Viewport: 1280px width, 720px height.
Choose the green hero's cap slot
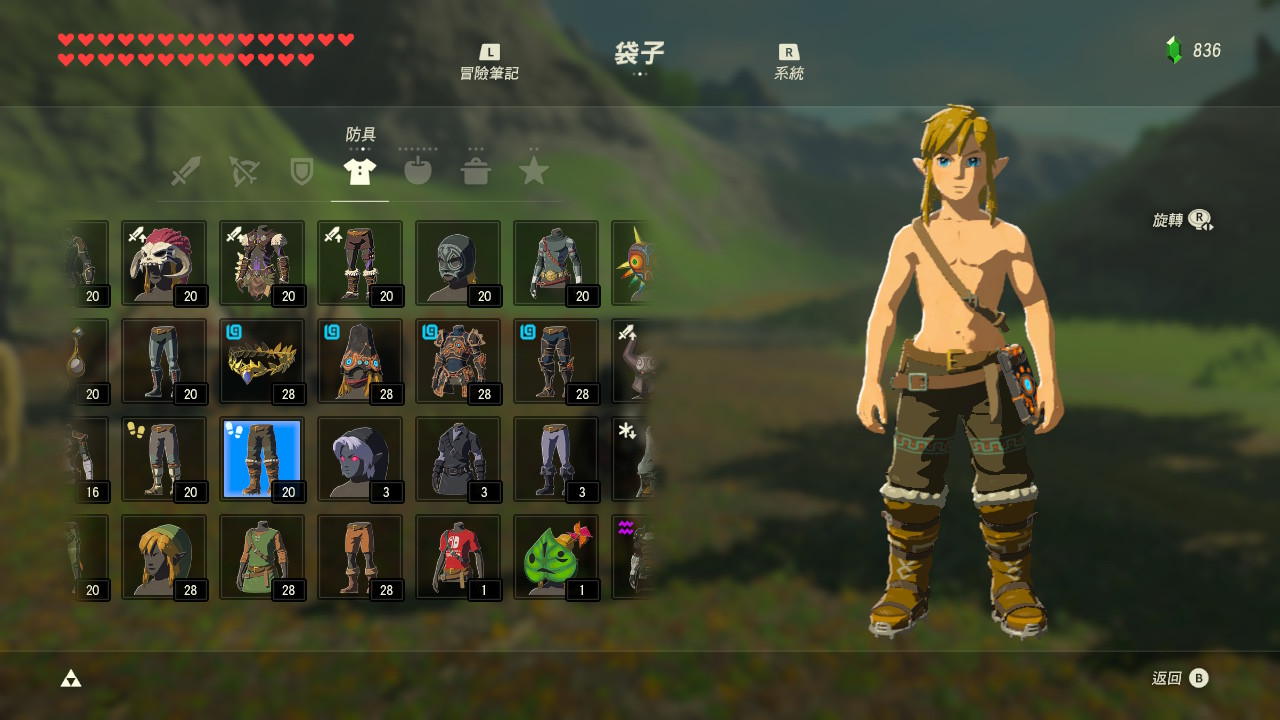[x=164, y=557]
